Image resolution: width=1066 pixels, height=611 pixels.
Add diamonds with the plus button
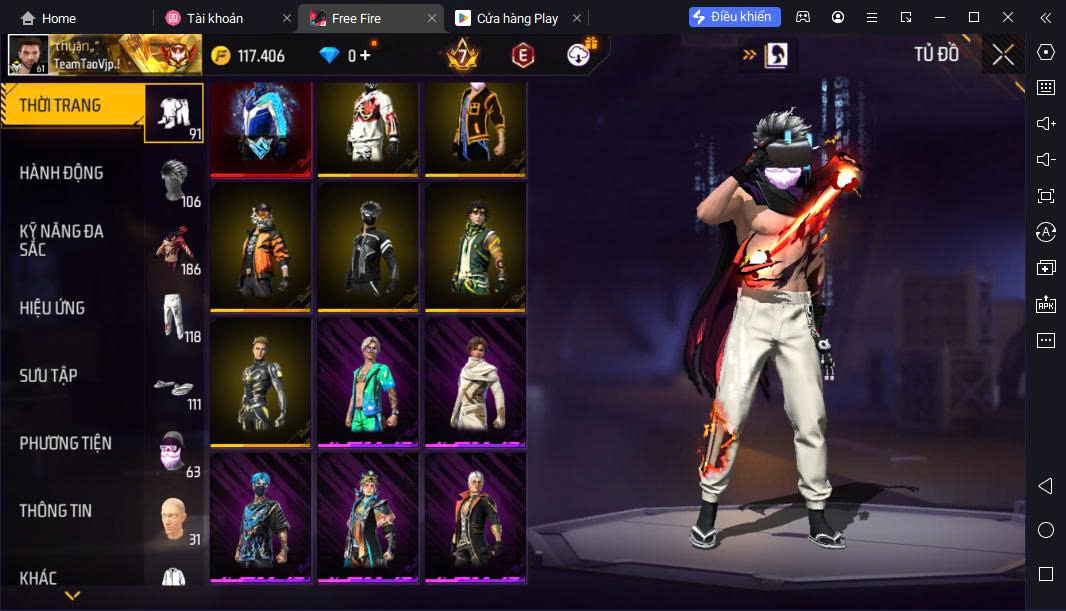point(365,56)
